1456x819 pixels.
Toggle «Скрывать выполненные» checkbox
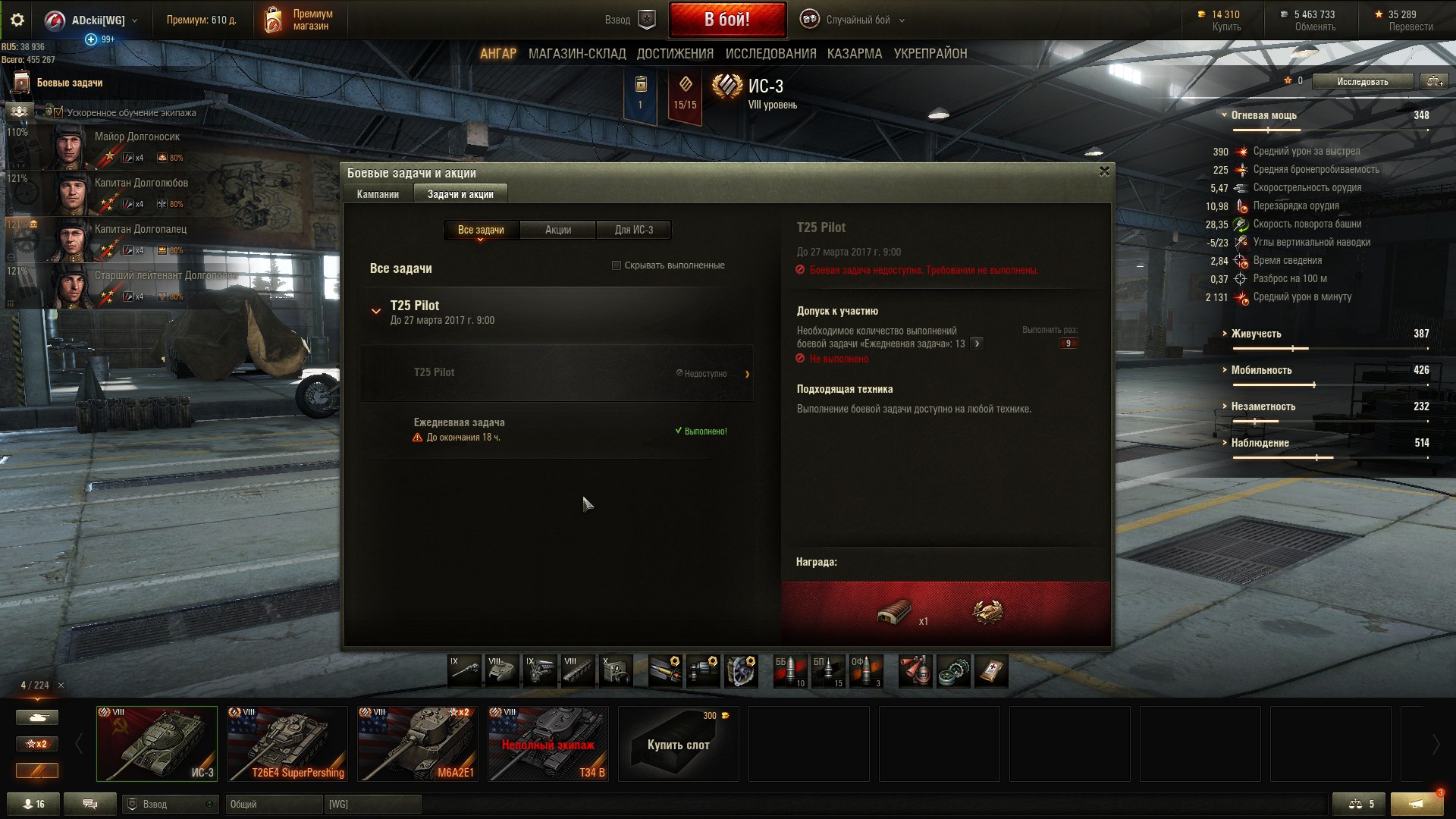[x=617, y=265]
